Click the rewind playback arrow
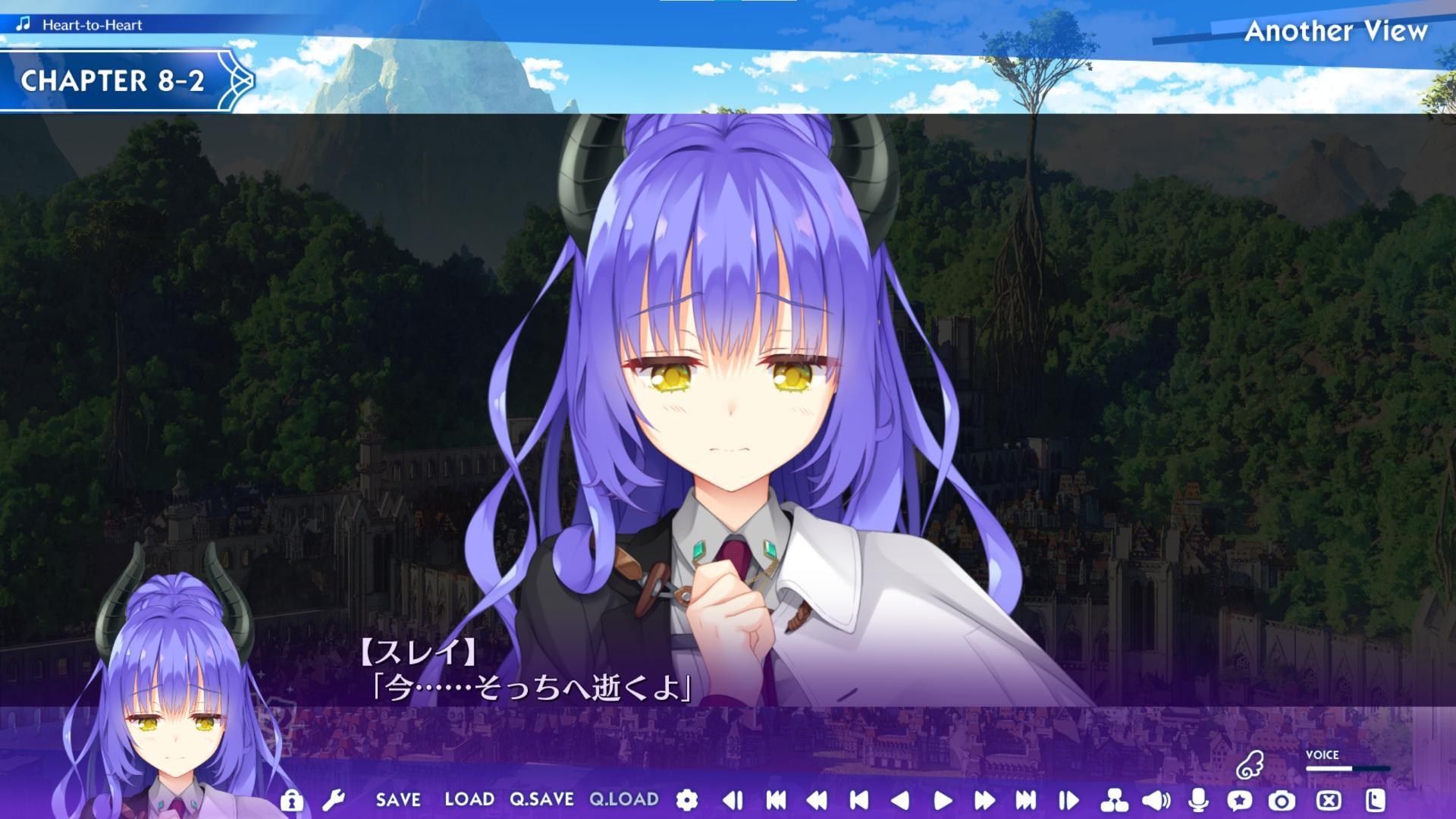This screenshot has width=1456, height=819. (x=819, y=799)
